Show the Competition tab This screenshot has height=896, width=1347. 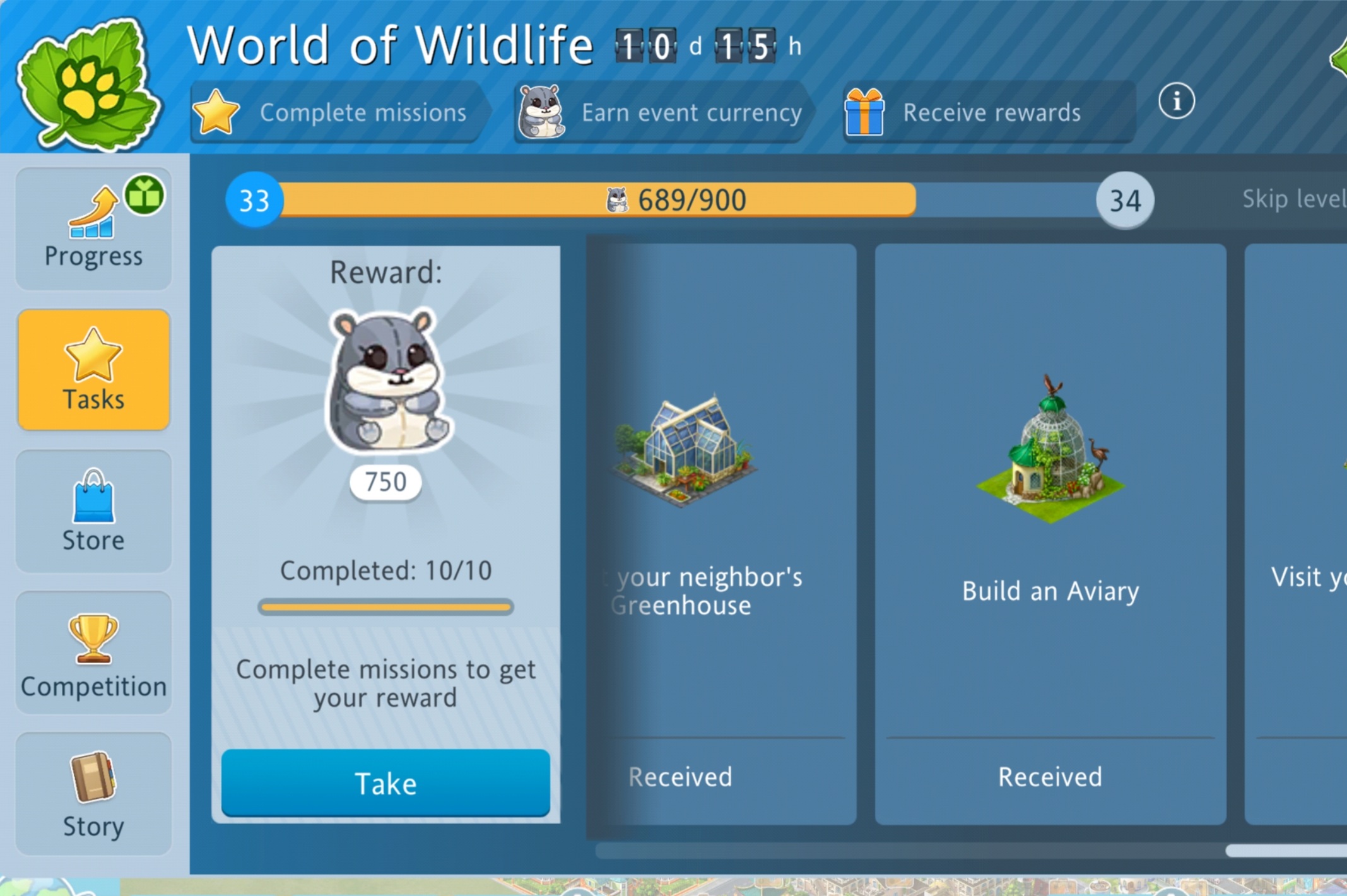[93, 652]
